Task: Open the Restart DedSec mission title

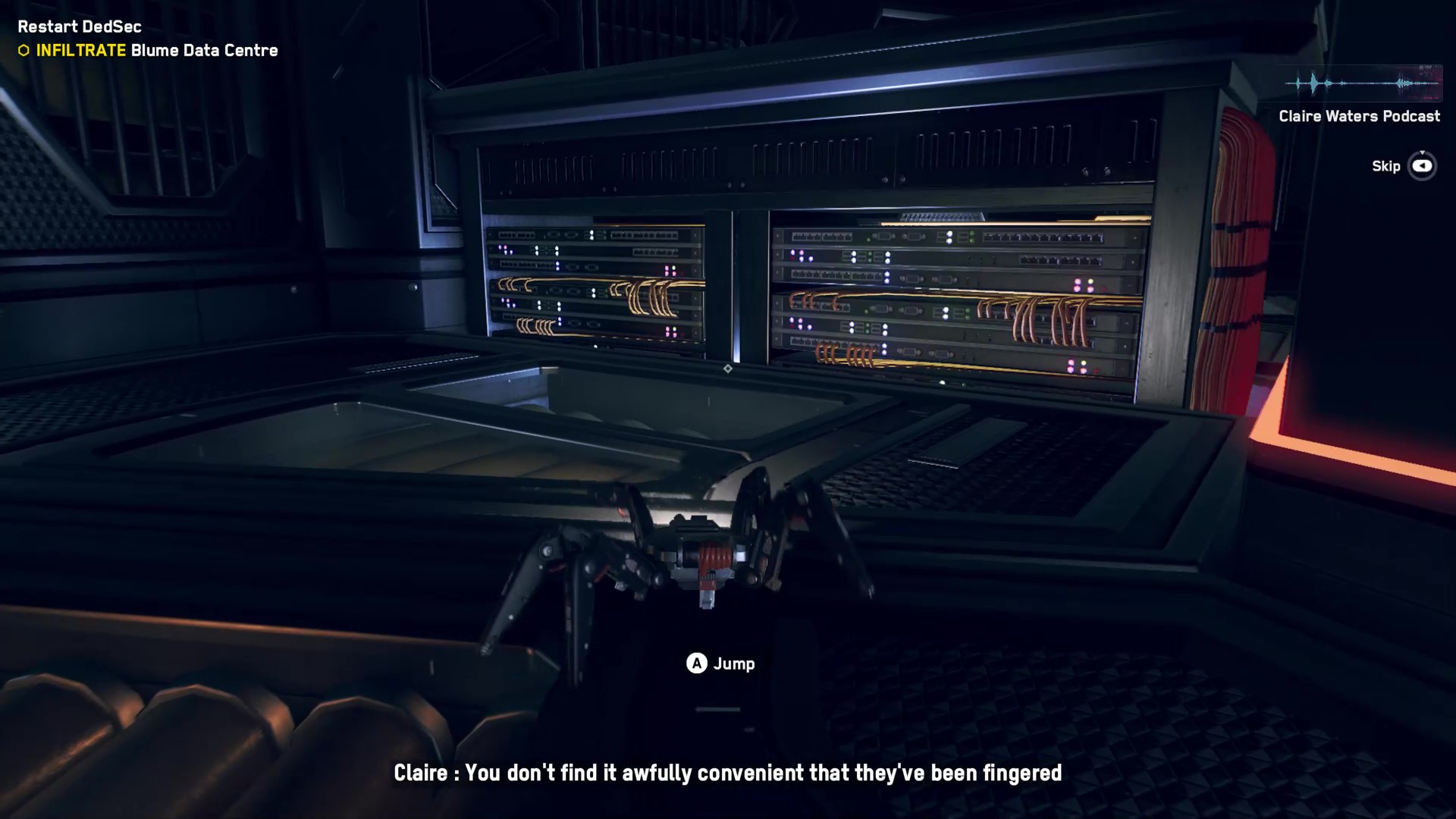Action: 80,27
